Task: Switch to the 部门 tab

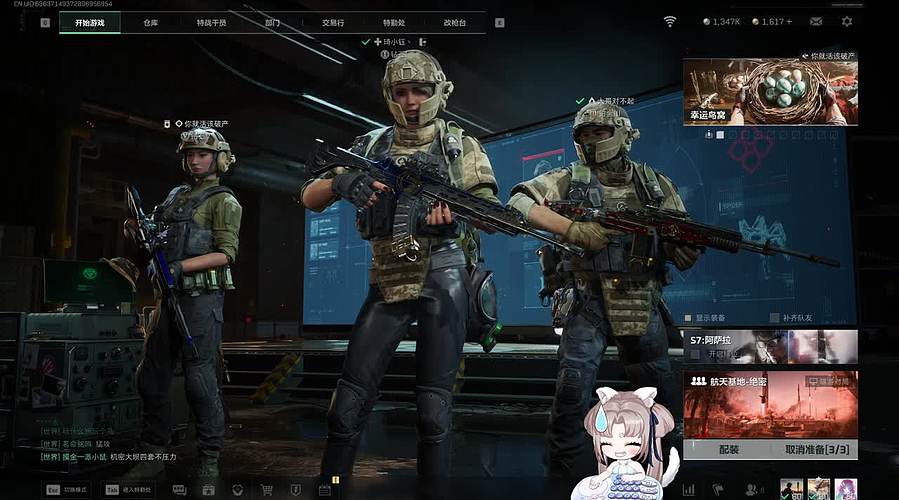Action: coord(273,22)
